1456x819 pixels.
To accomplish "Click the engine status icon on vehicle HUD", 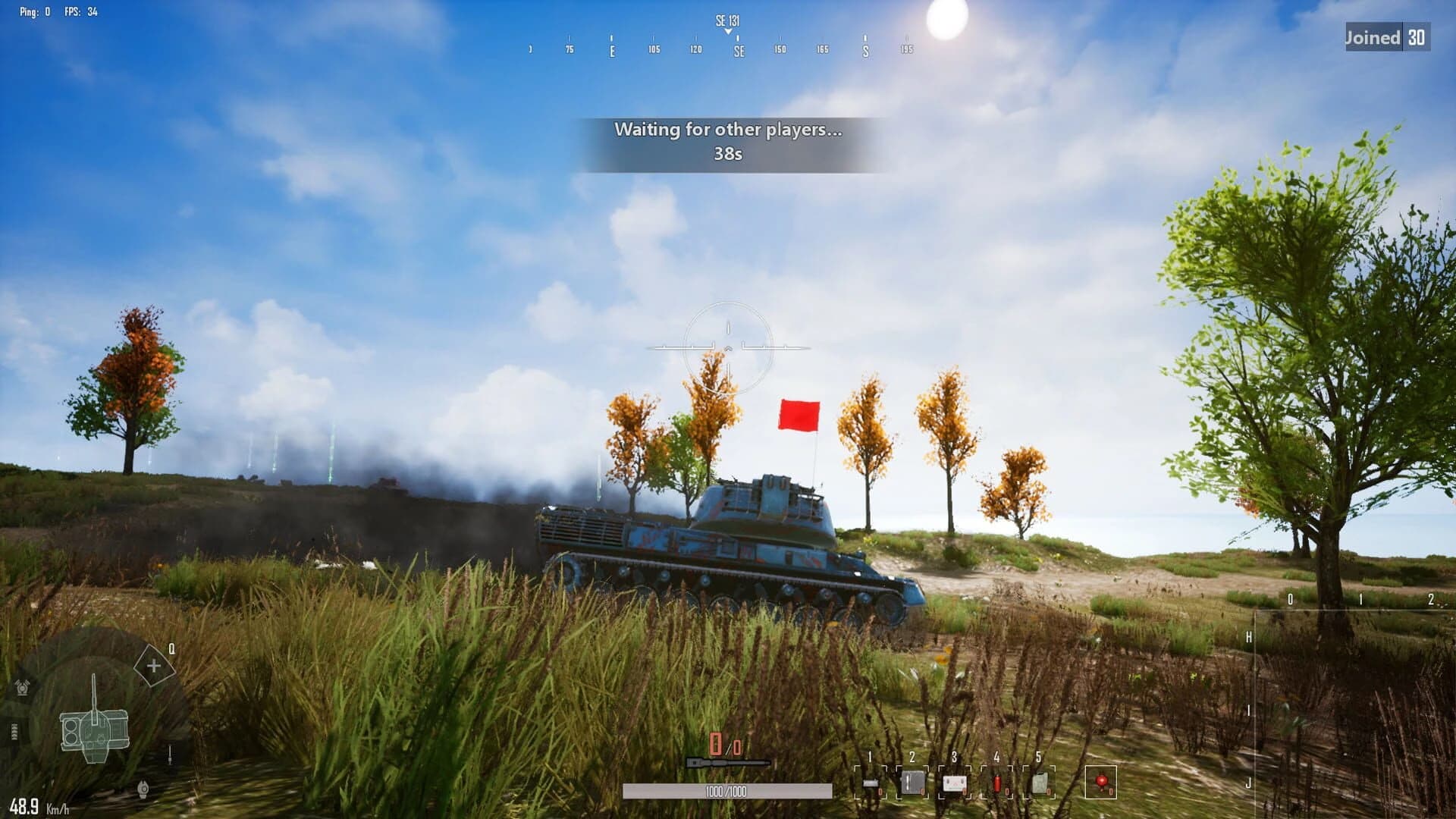I will [22, 687].
